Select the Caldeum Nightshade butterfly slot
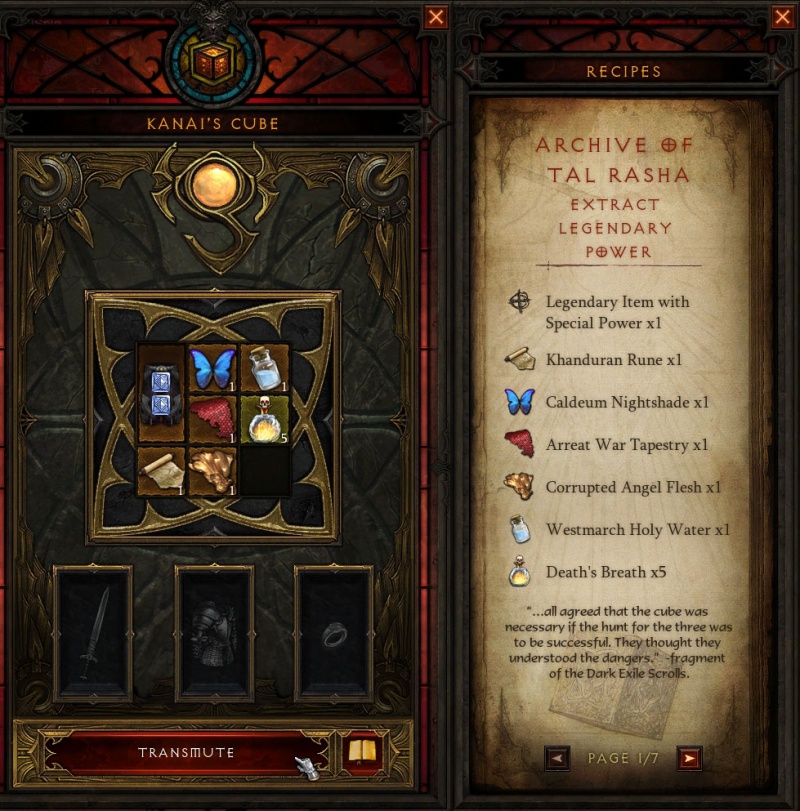 pyautogui.click(x=211, y=368)
